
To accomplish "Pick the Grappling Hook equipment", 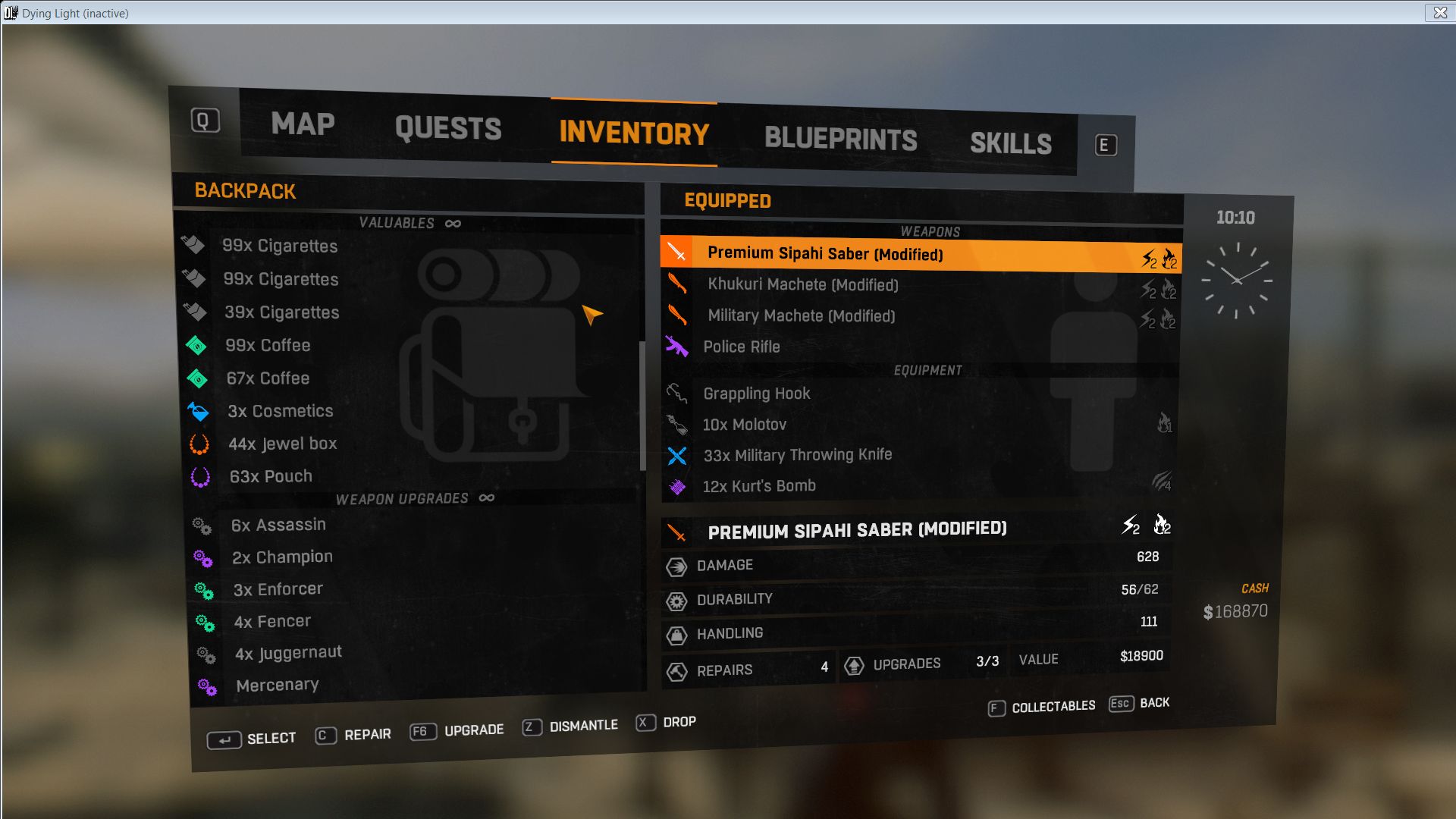I will tap(756, 394).
